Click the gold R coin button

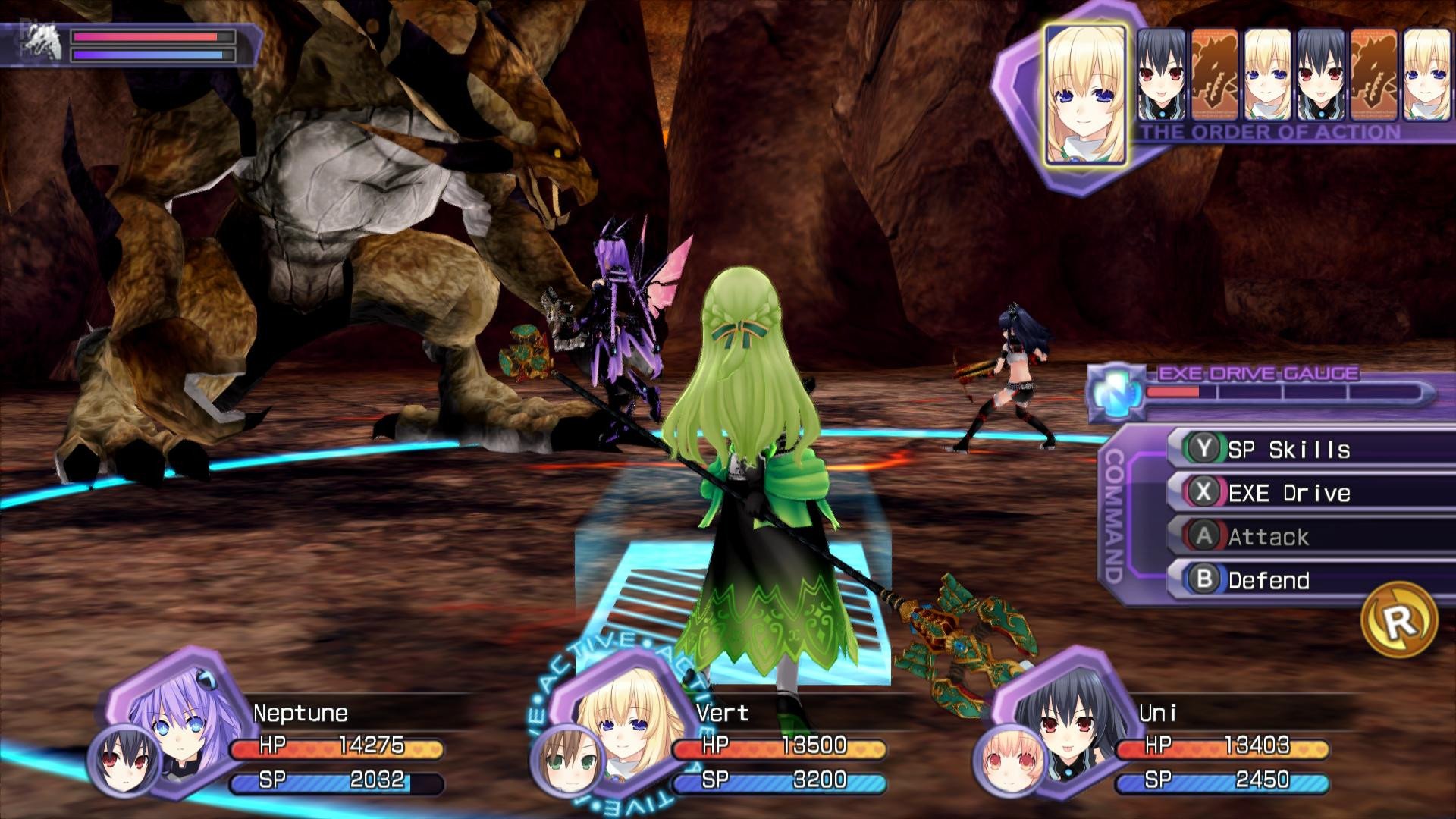1399,620
